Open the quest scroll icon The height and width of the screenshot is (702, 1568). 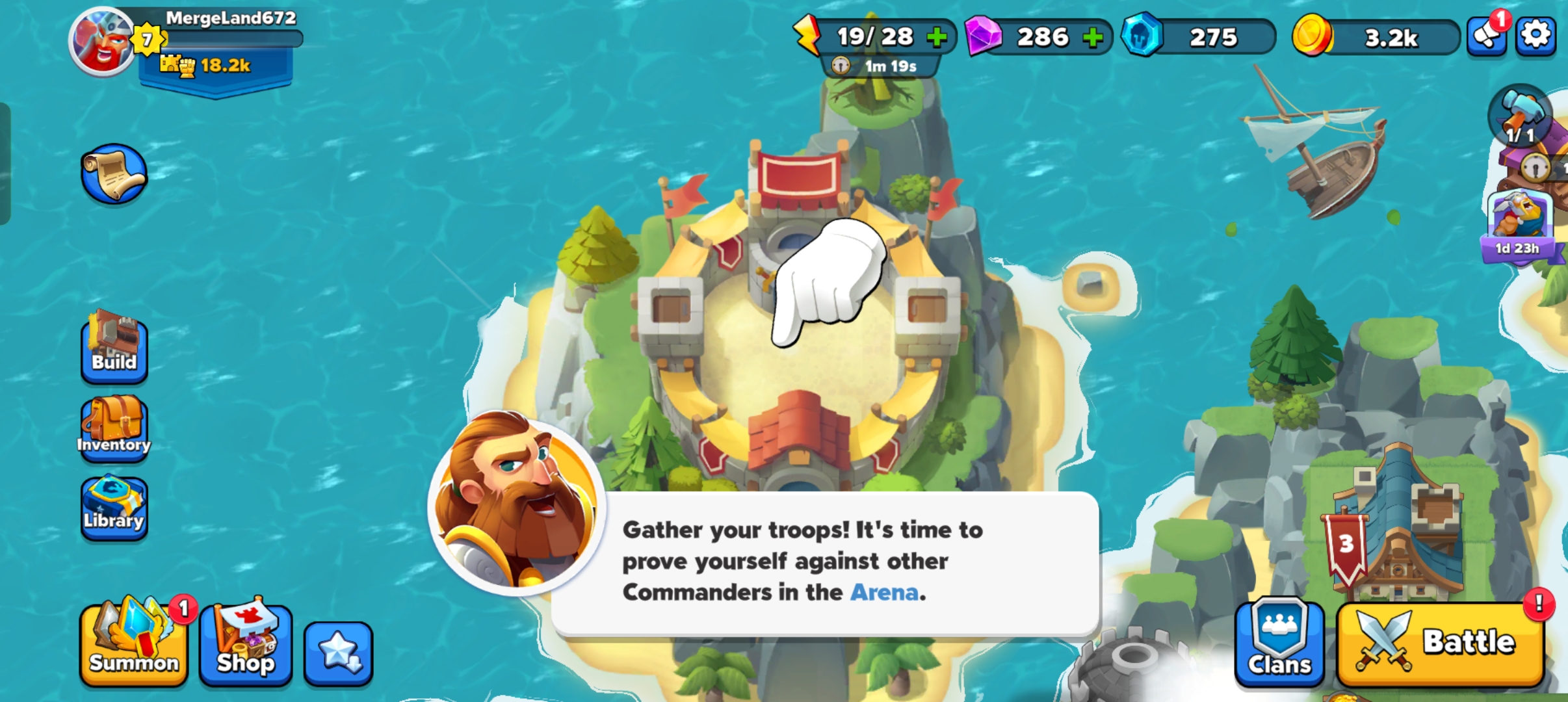click(x=114, y=174)
